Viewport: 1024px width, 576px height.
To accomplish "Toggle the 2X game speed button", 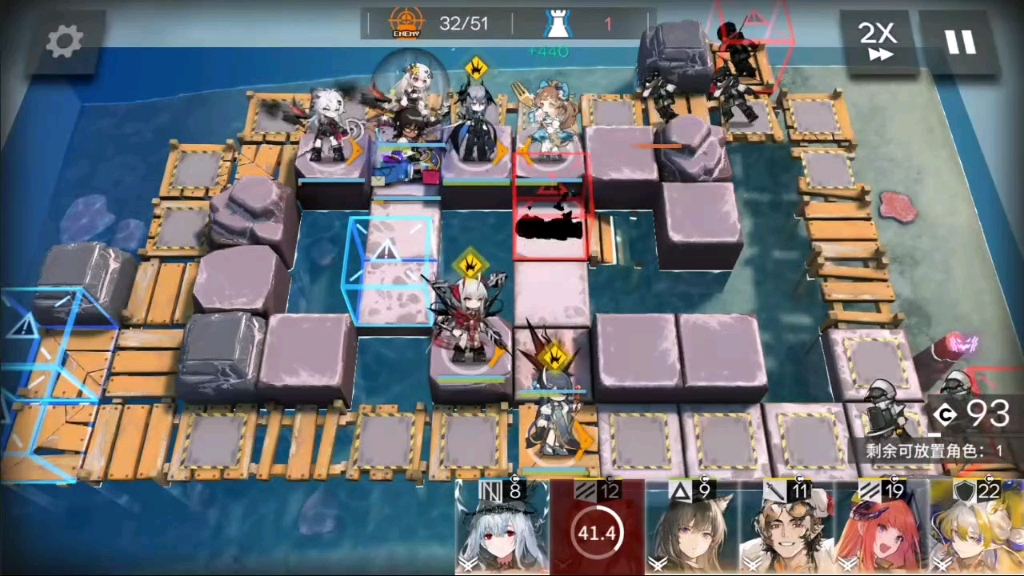I will (878, 42).
